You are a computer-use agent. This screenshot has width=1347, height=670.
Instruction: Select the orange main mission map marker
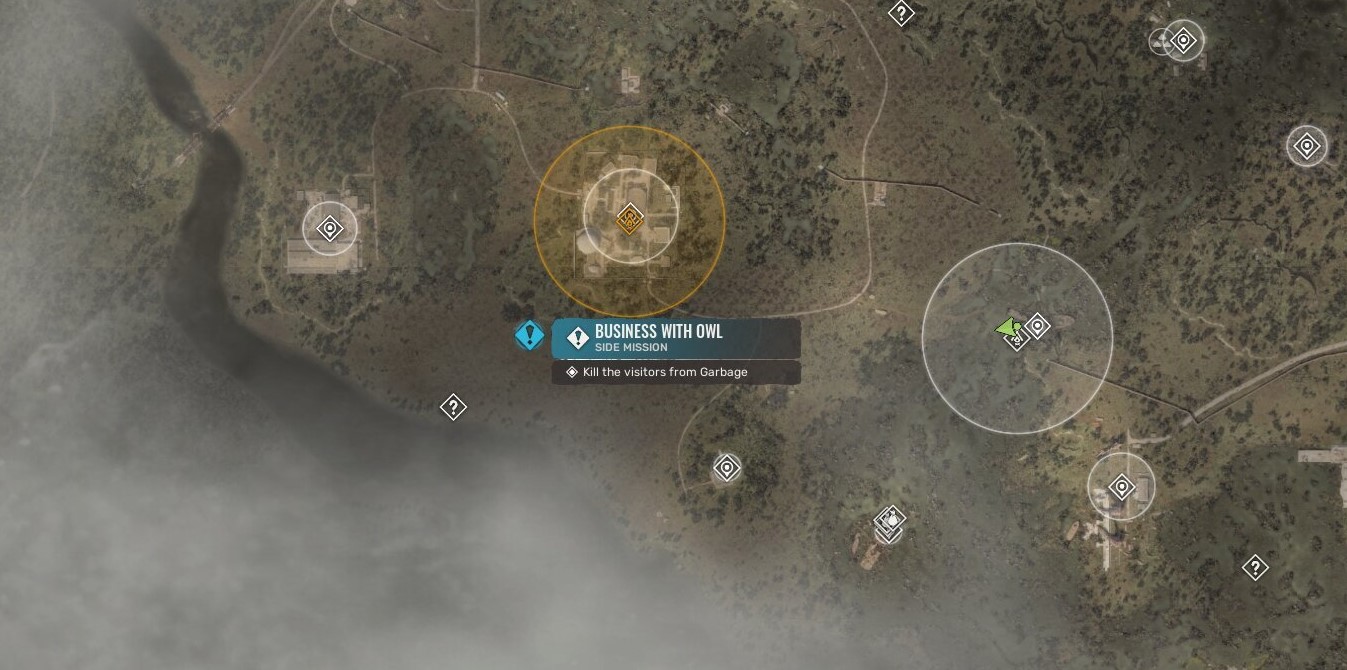coord(629,217)
